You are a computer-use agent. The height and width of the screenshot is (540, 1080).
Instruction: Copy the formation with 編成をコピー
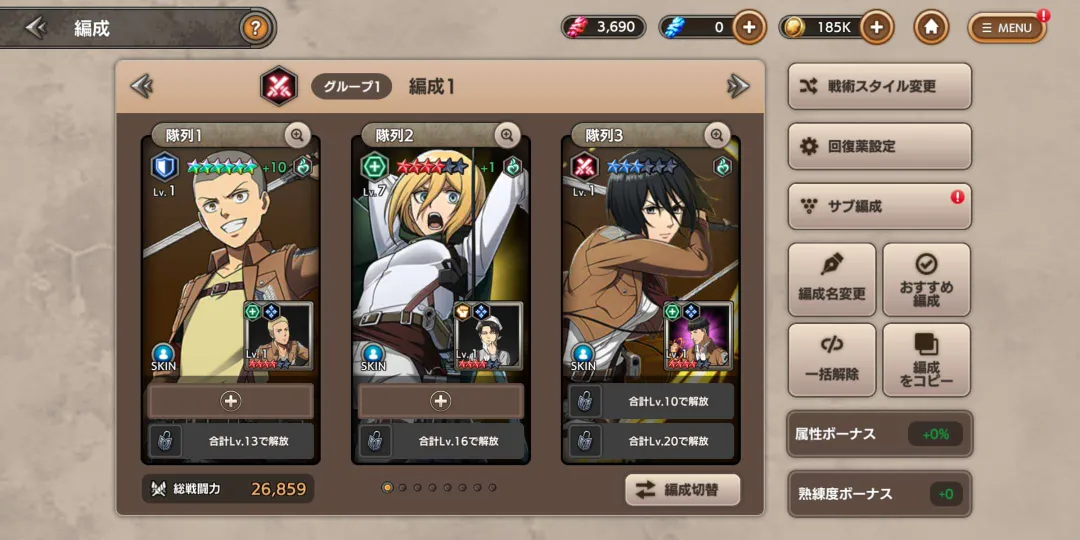click(x=927, y=360)
